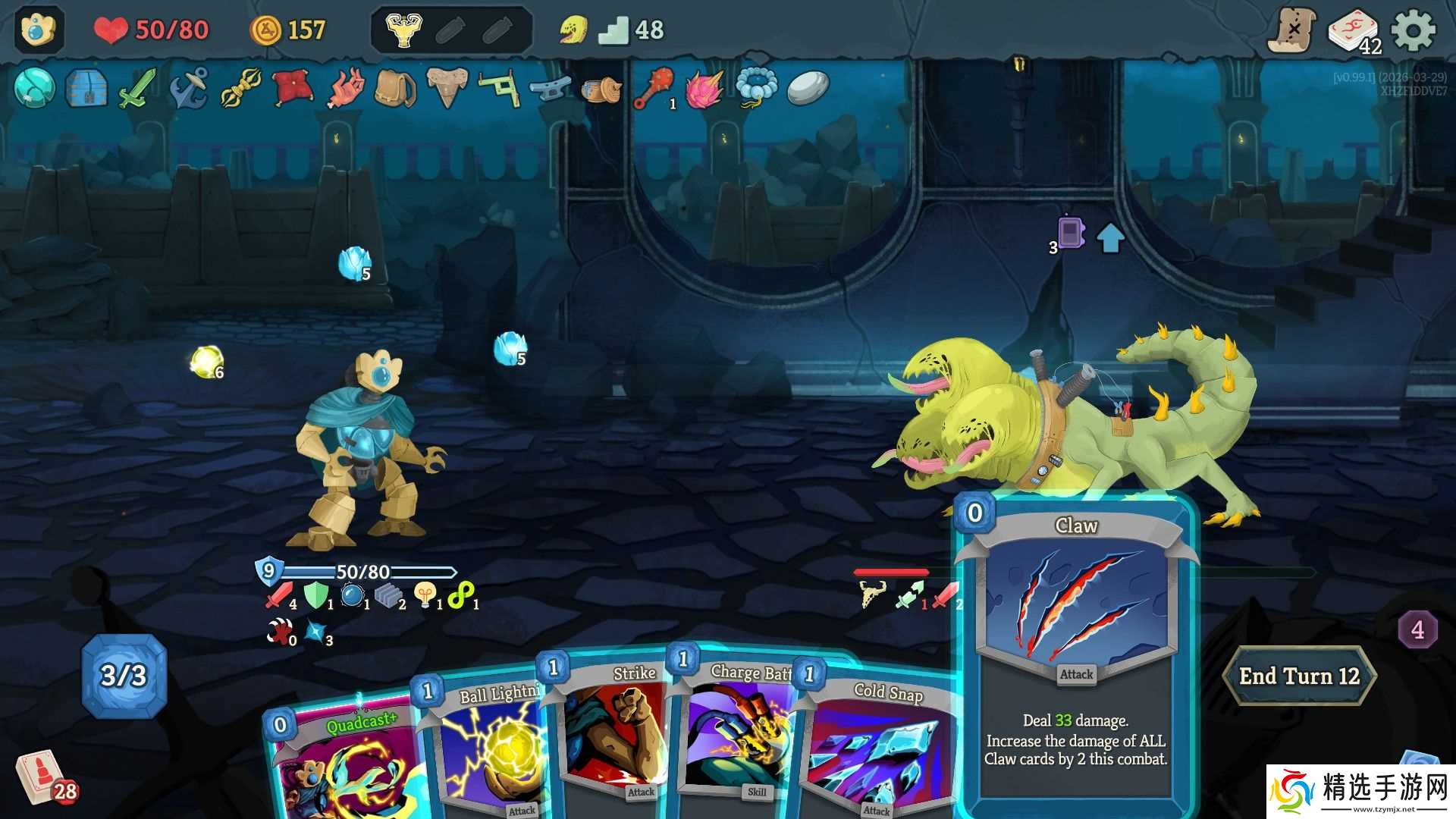End the current turn
The height and width of the screenshot is (819, 1456).
pos(1298,676)
